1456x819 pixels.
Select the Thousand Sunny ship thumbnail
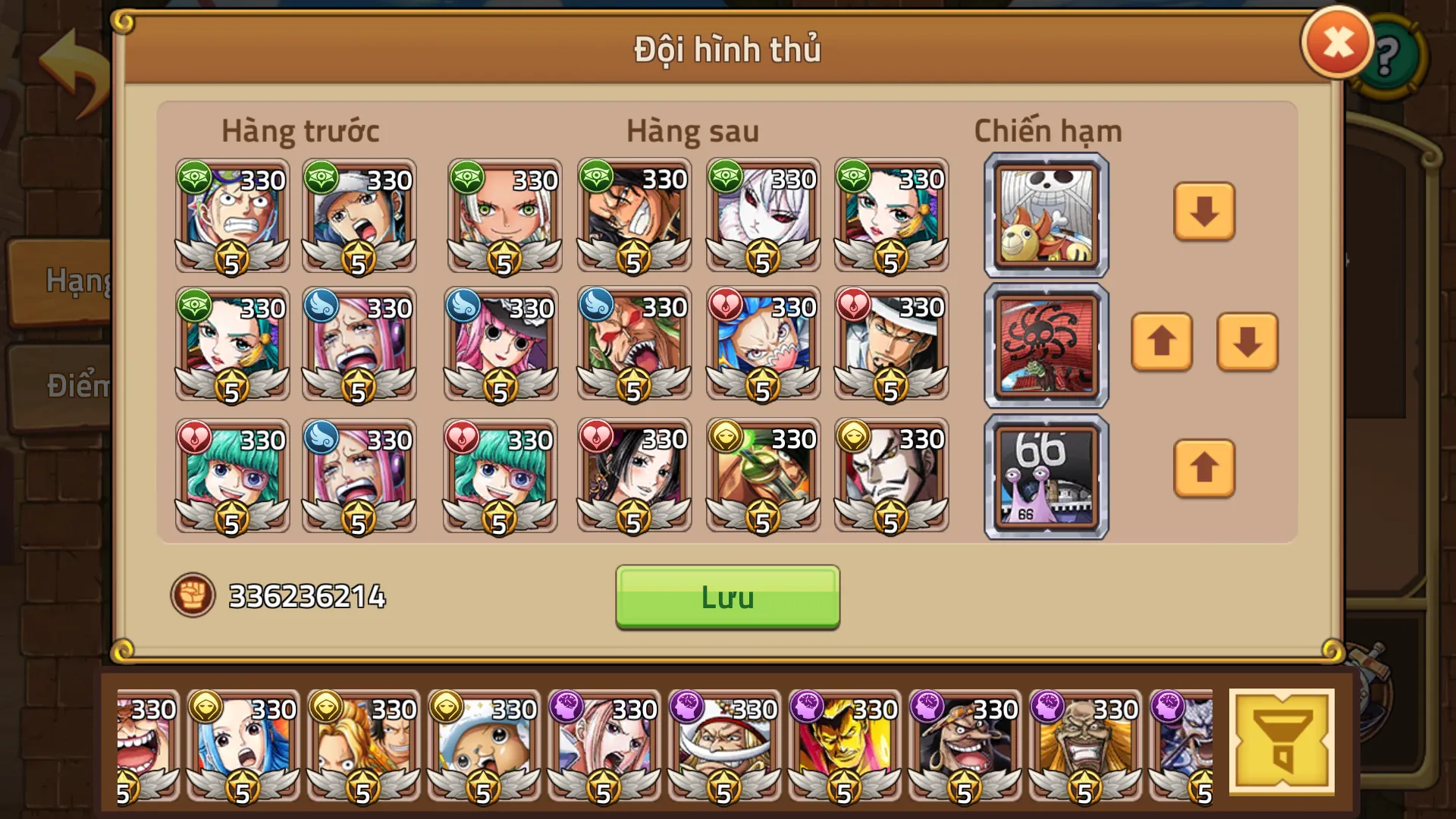(x=1044, y=215)
